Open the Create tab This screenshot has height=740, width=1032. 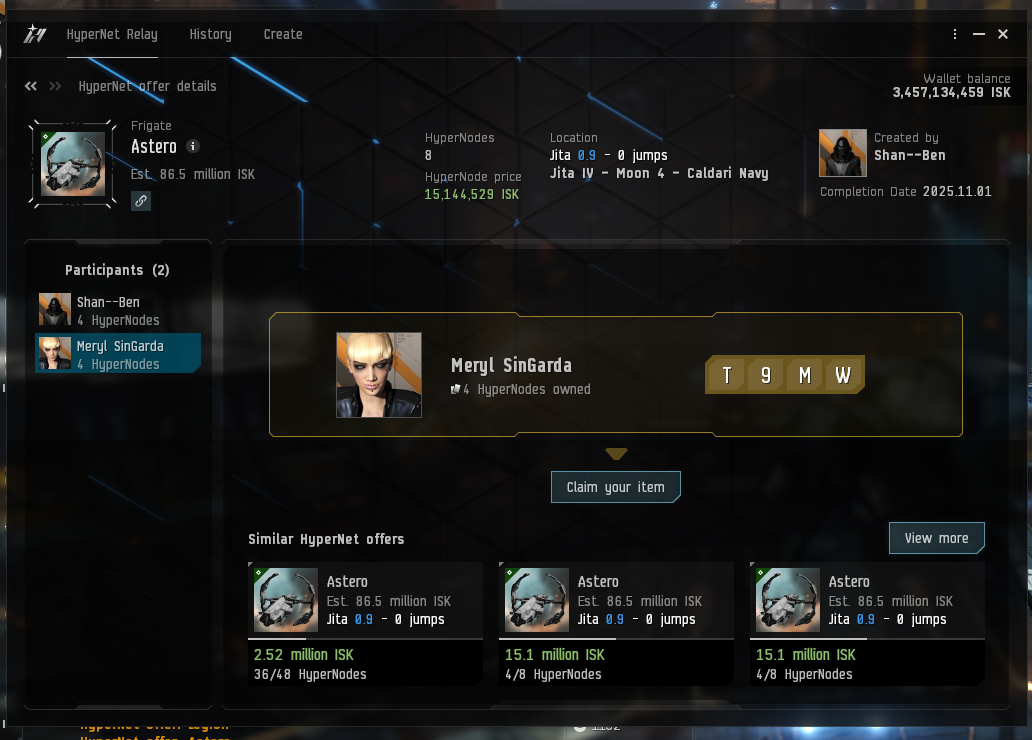click(x=283, y=34)
